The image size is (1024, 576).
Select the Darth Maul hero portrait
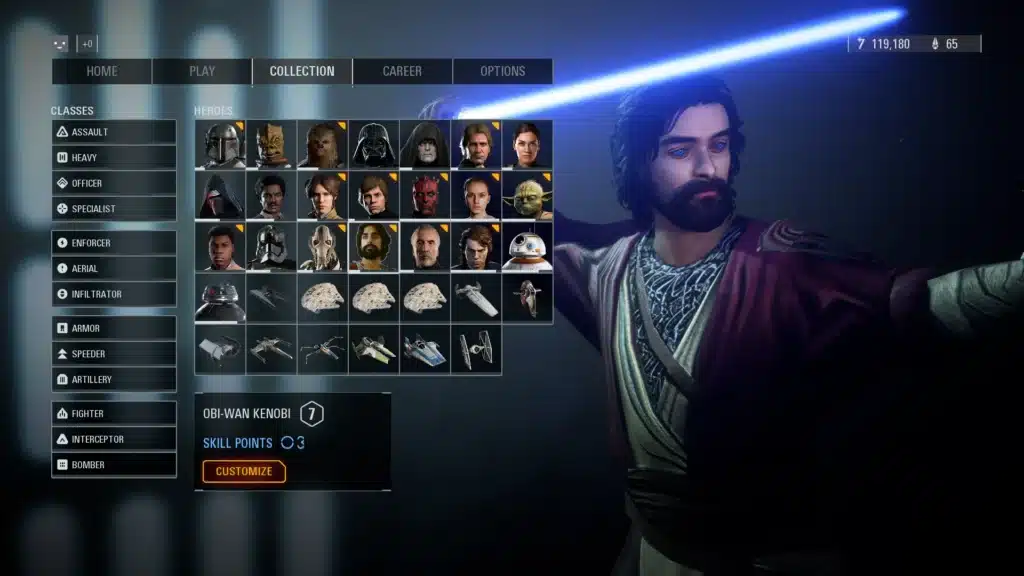(425, 196)
